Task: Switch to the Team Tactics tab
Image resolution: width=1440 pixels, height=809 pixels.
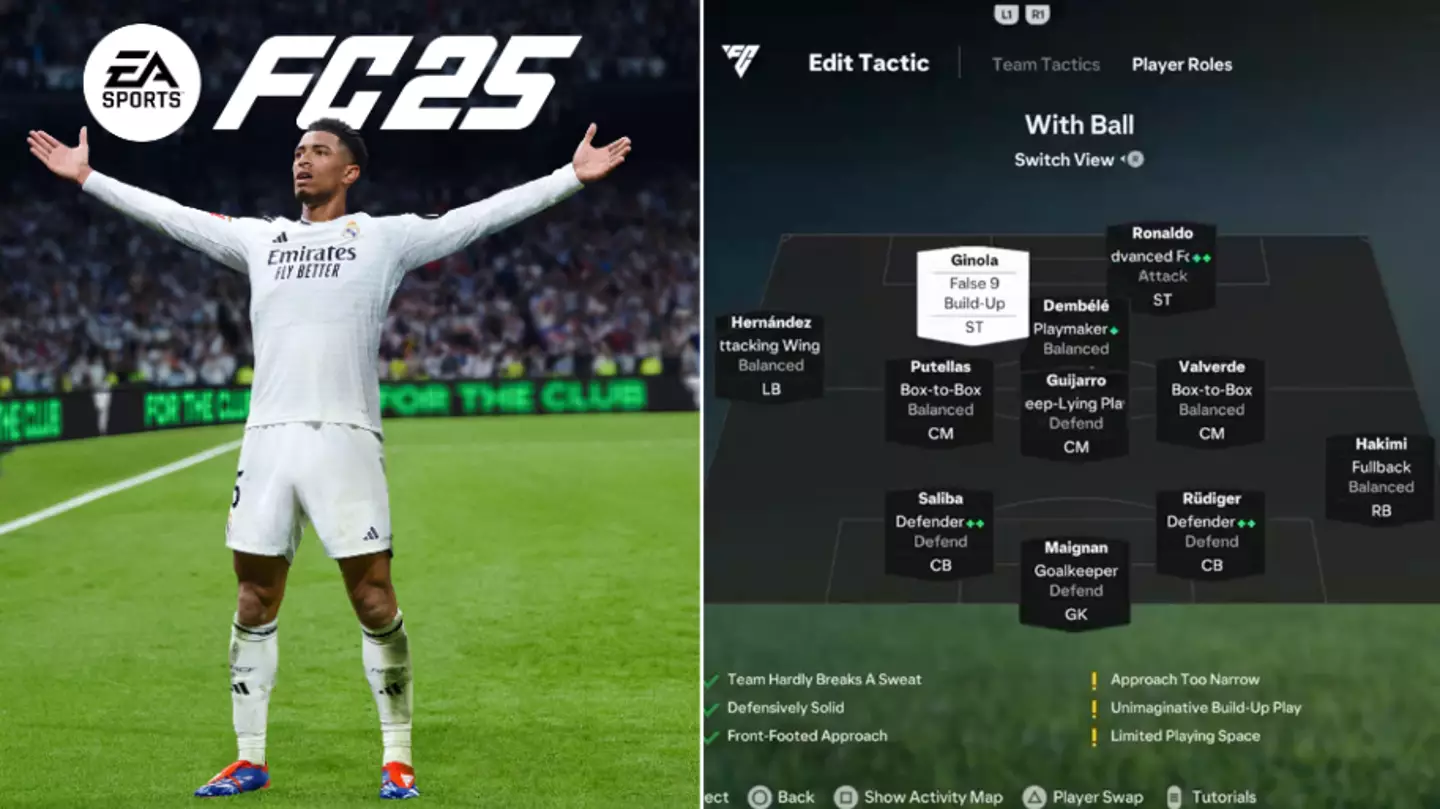Action: pyautogui.click(x=1045, y=65)
